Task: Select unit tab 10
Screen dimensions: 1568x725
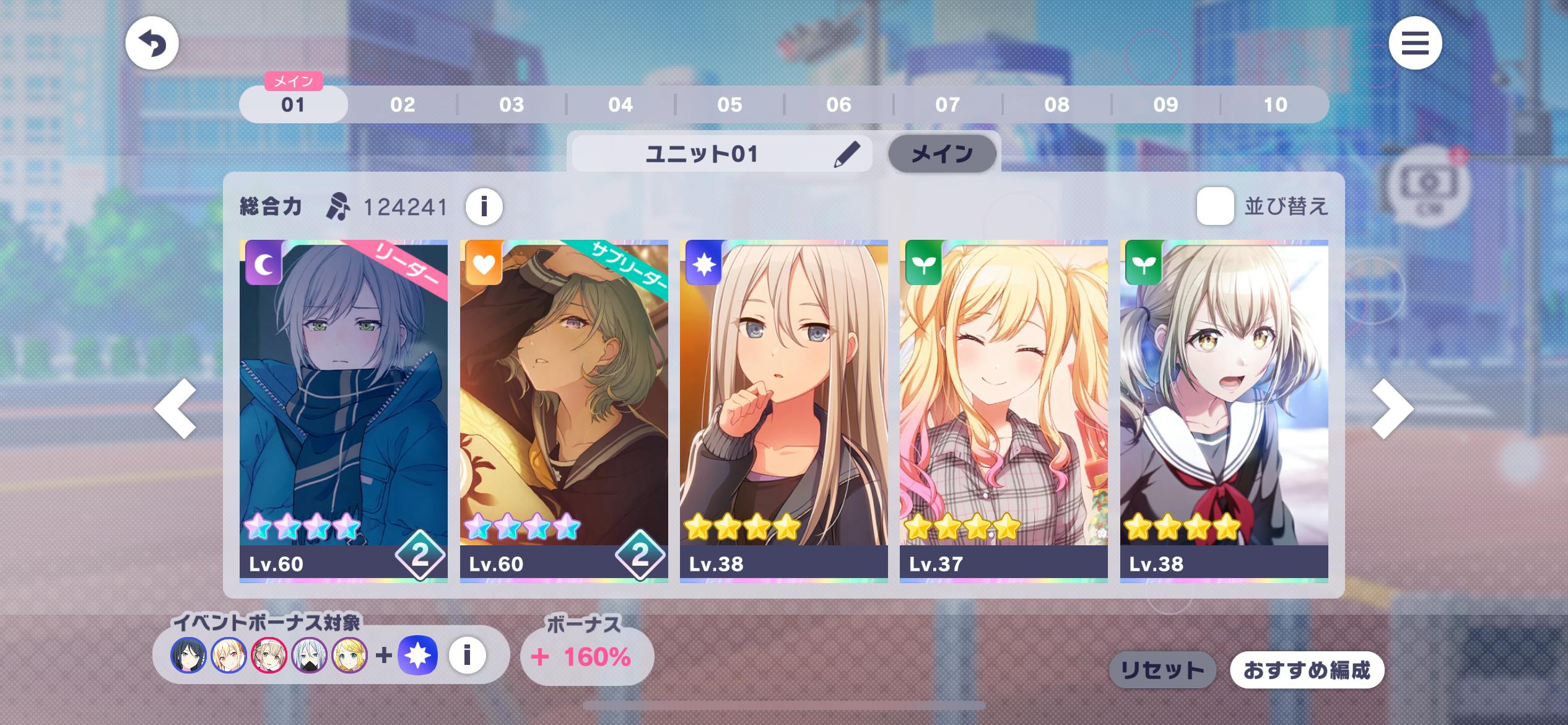Action: pyautogui.click(x=1275, y=105)
